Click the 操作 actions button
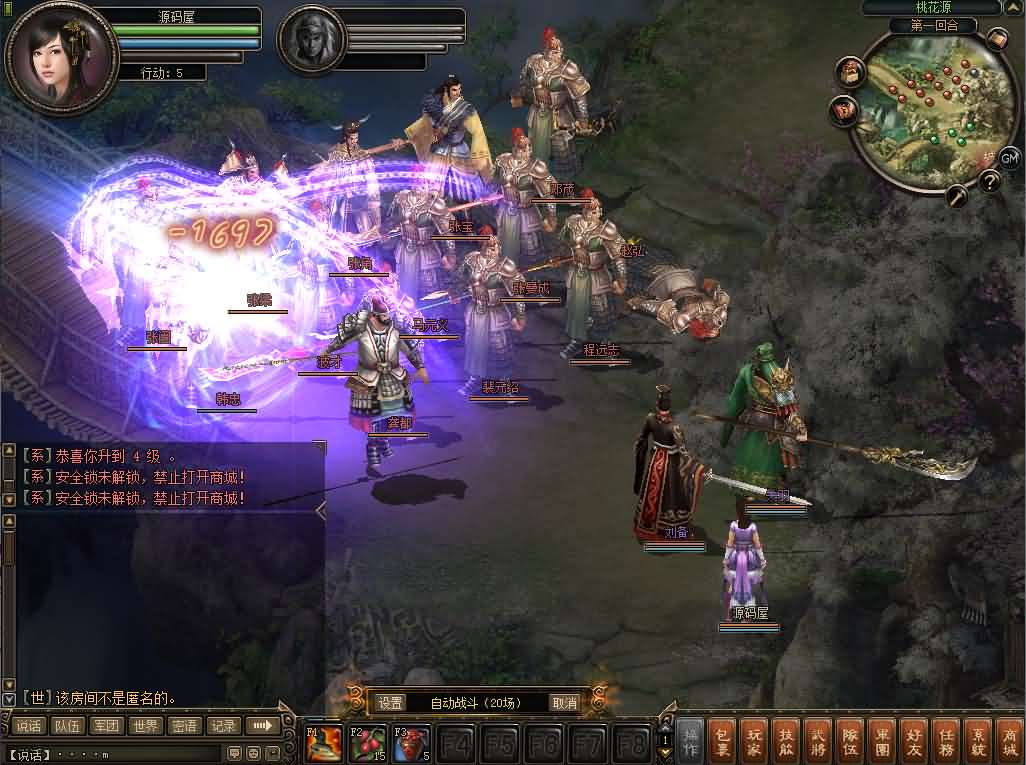Screen dimensions: 1026x765 [691, 739]
